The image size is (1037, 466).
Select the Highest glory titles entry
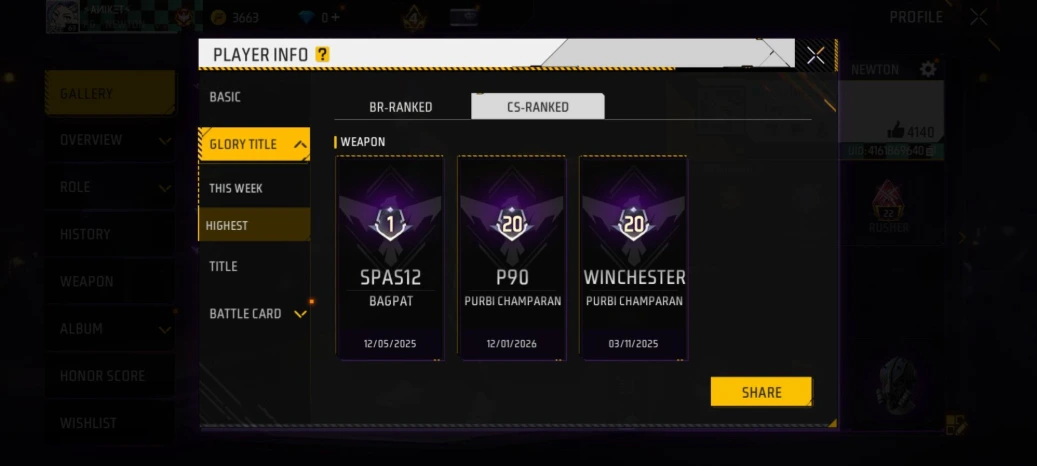coord(228,226)
